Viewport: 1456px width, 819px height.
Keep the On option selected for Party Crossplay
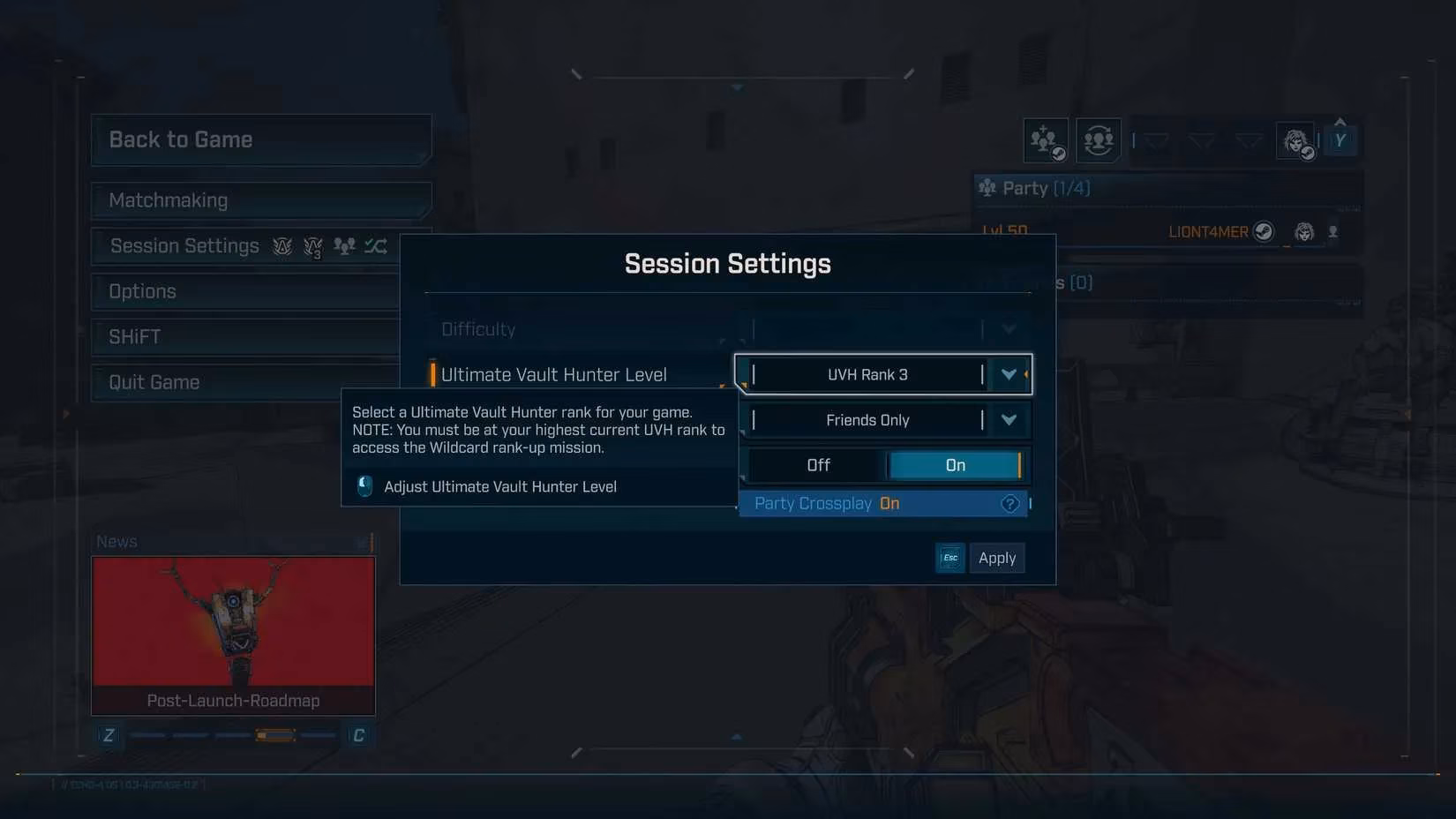coord(957,464)
